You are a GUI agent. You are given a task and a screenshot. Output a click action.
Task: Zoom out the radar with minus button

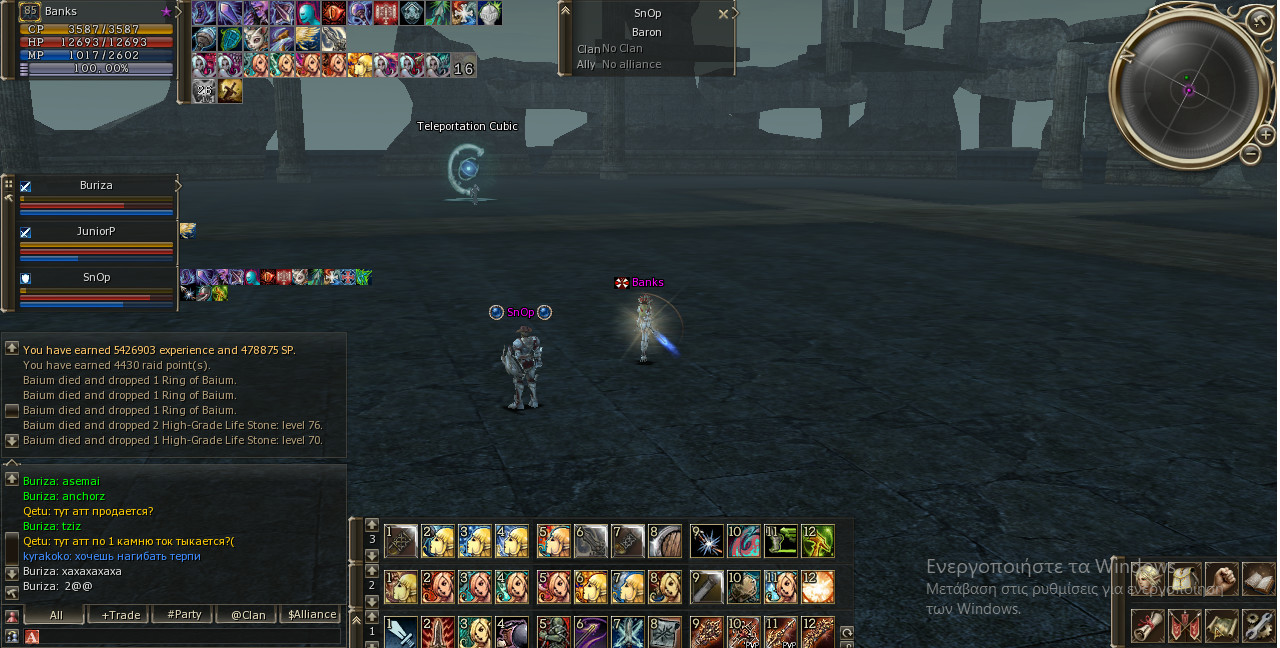coord(1251,154)
